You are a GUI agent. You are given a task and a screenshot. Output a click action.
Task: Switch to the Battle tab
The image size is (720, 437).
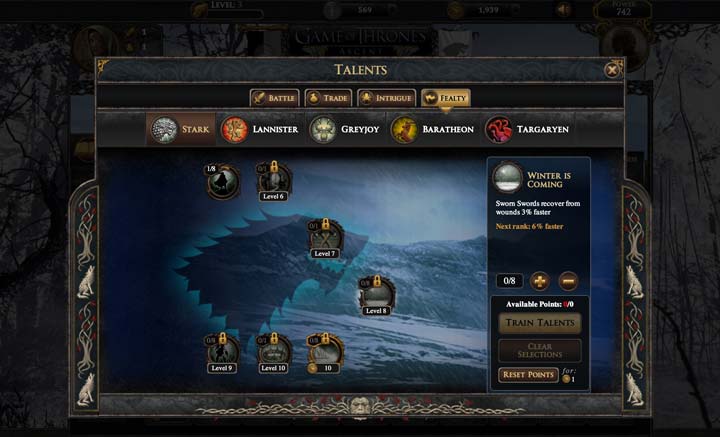pos(274,98)
